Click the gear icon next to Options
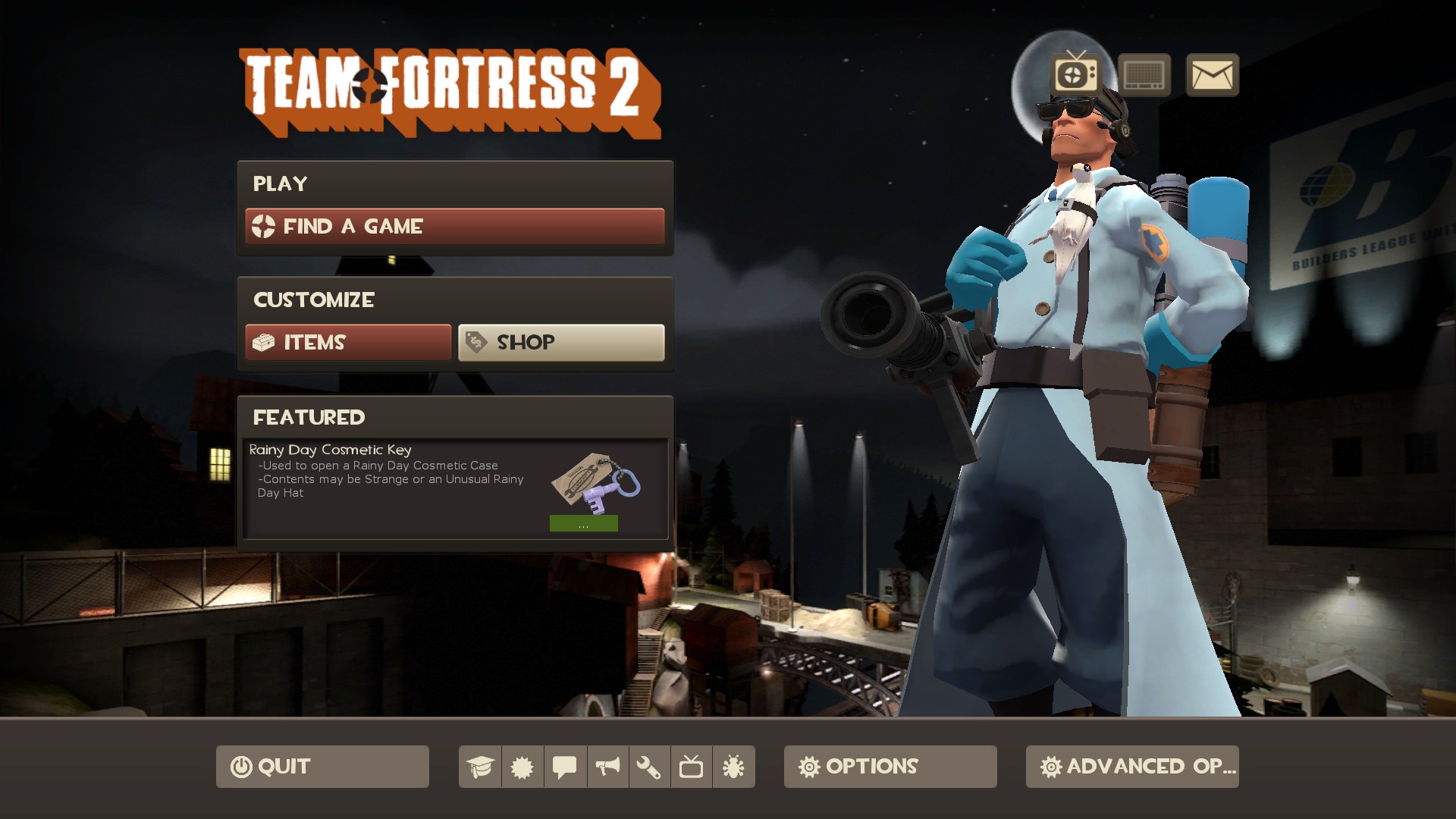 coord(808,767)
